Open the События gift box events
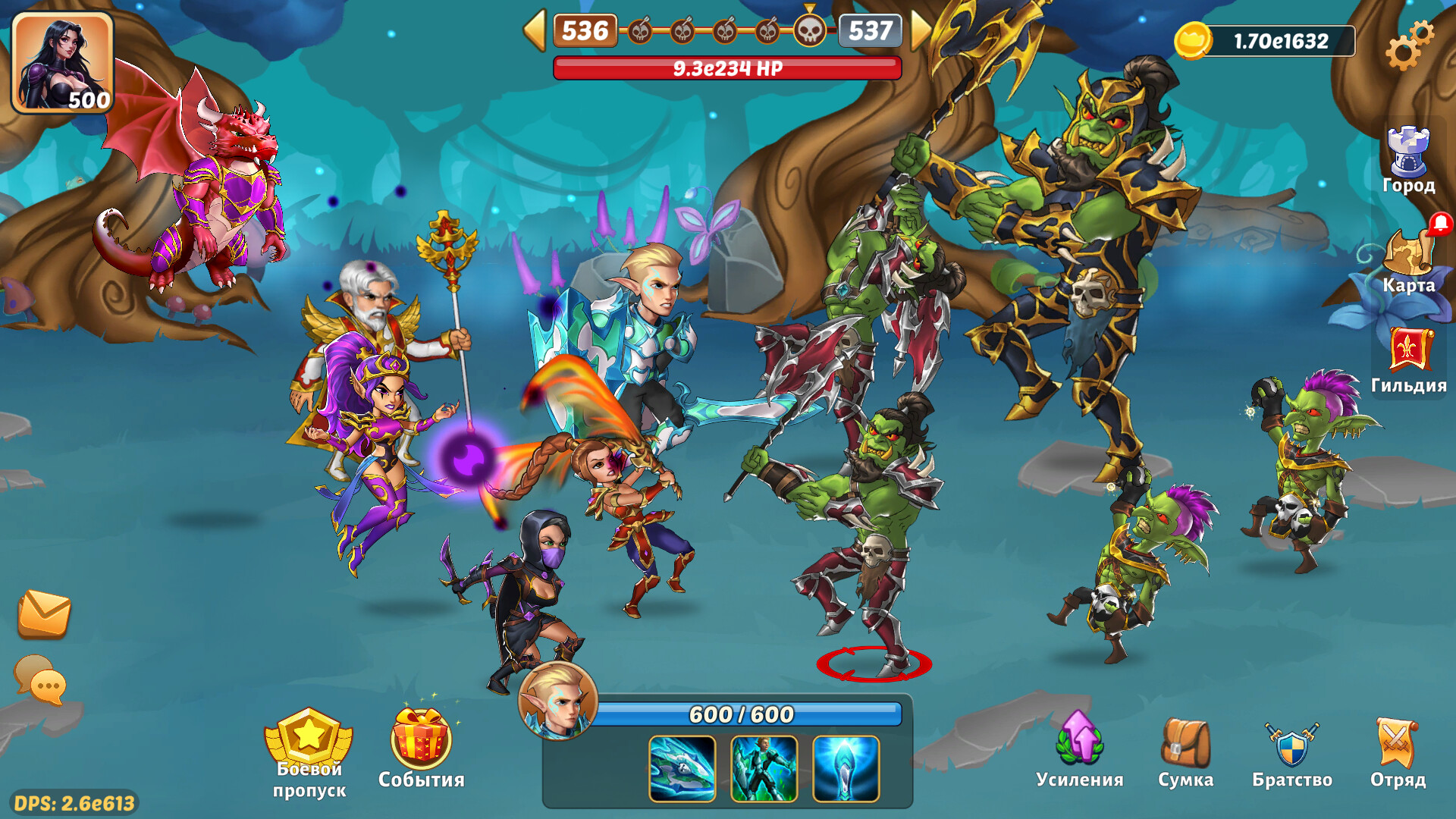The image size is (1456, 819). (x=421, y=748)
